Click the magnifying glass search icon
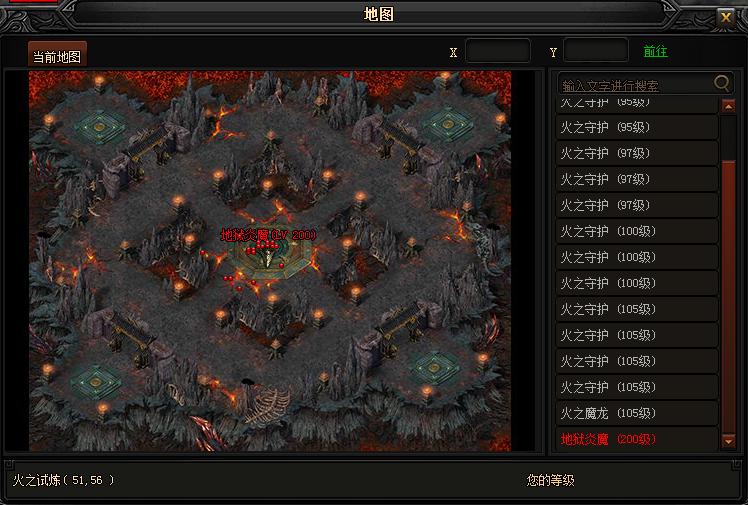 pos(722,83)
